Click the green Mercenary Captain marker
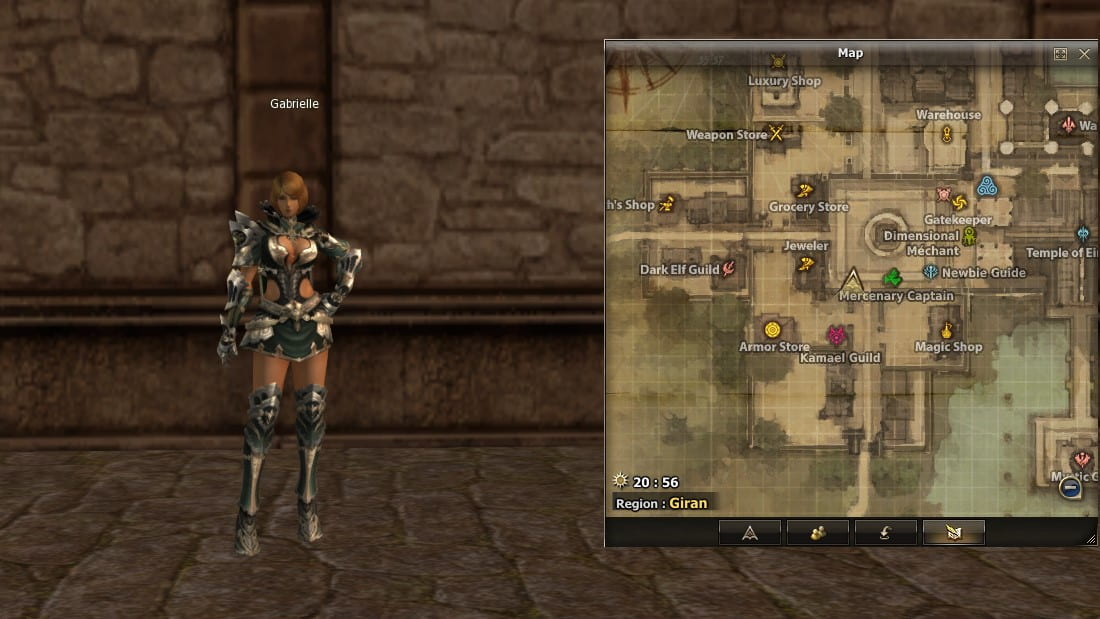The image size is (1100, 619). click(893, 277)
